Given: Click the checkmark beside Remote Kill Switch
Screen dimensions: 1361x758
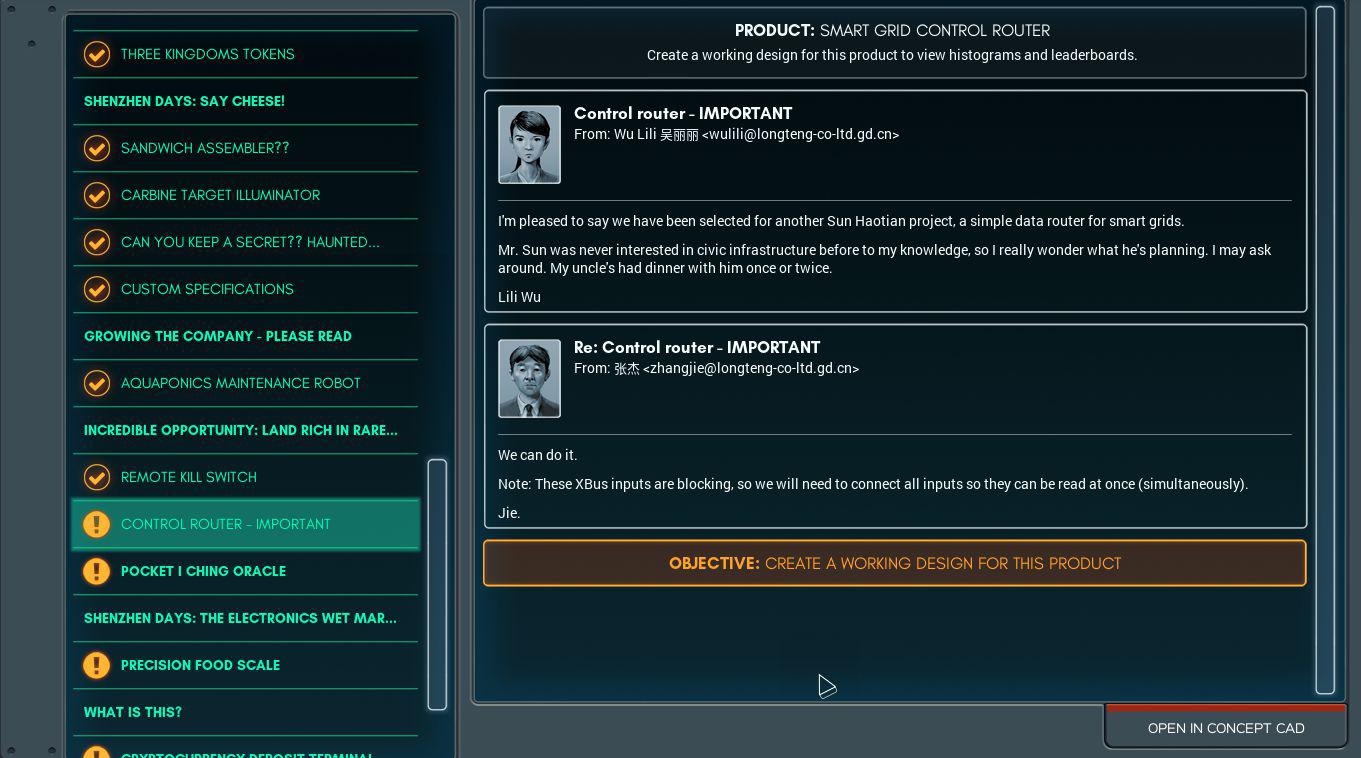Looking at the screenshot, I should (97, 477).
